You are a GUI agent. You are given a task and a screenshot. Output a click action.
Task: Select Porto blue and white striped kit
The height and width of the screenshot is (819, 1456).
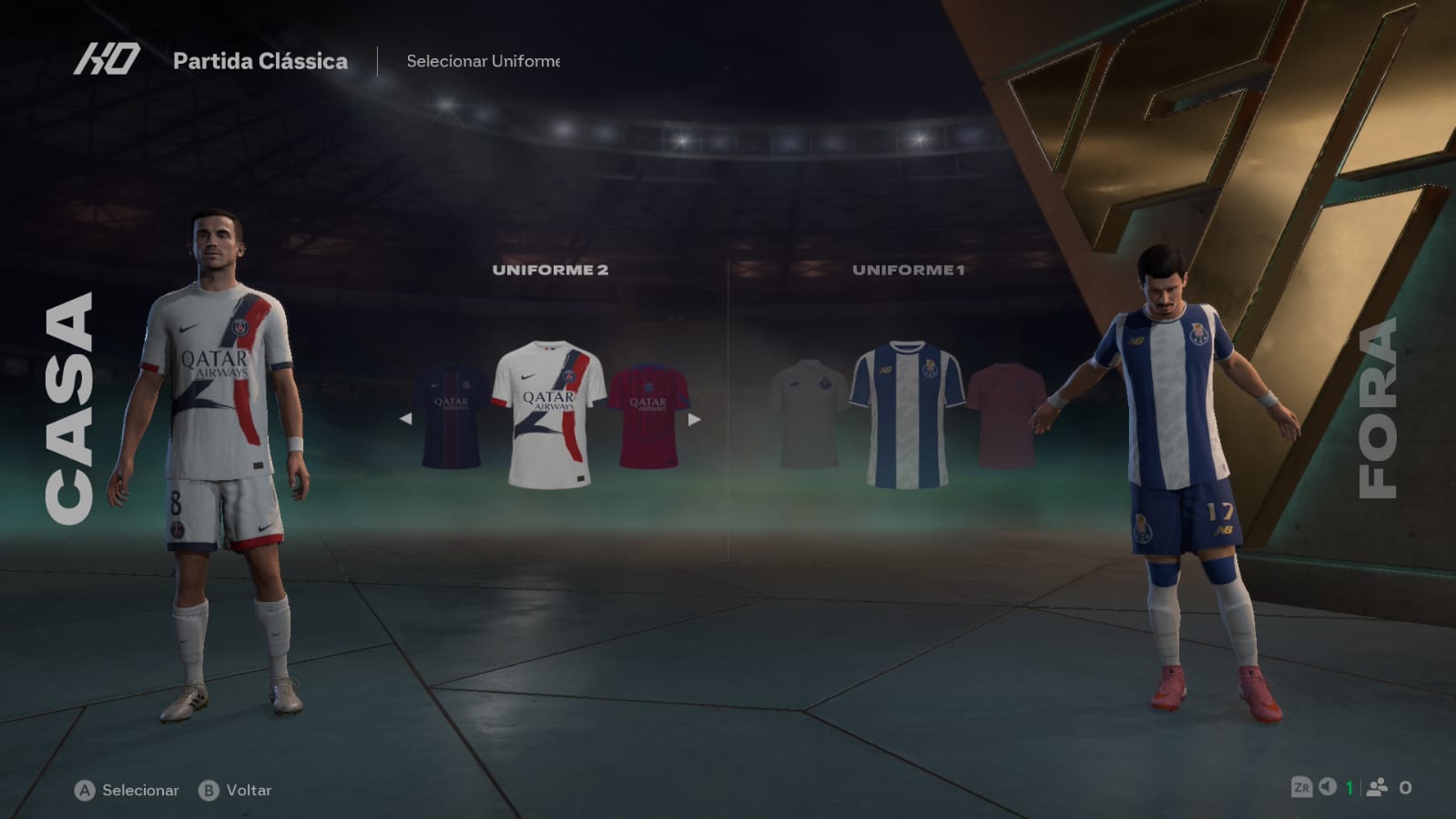click(x=907, y=415)
